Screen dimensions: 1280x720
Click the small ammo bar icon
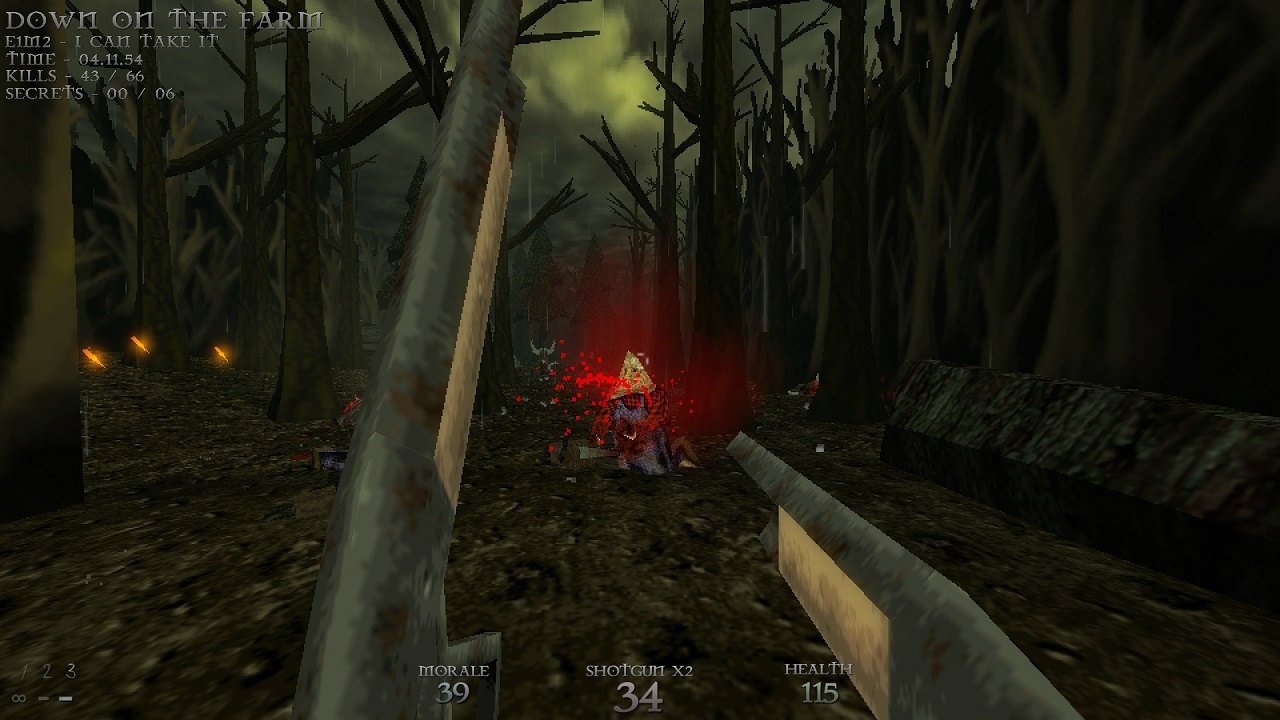(x=44, y=698)
